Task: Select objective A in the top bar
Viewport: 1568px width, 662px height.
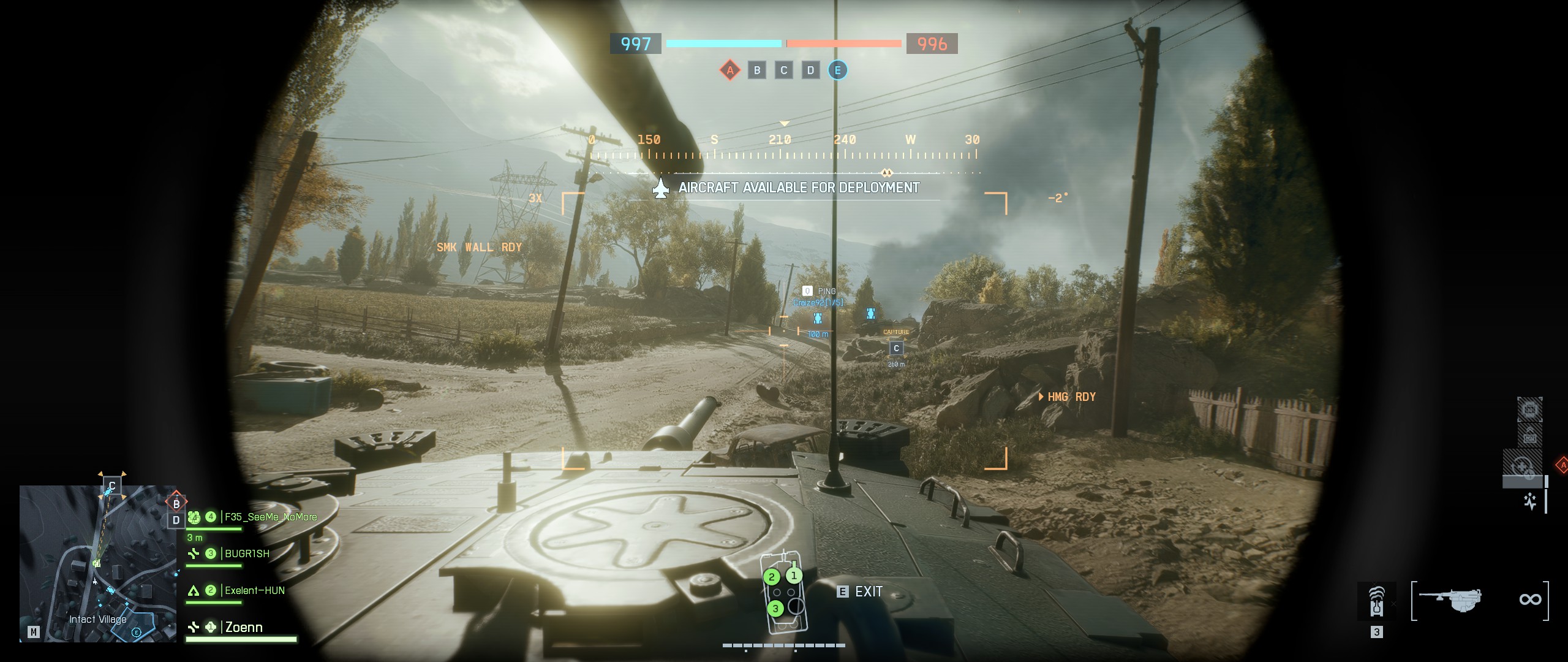Action: [729, 70]
